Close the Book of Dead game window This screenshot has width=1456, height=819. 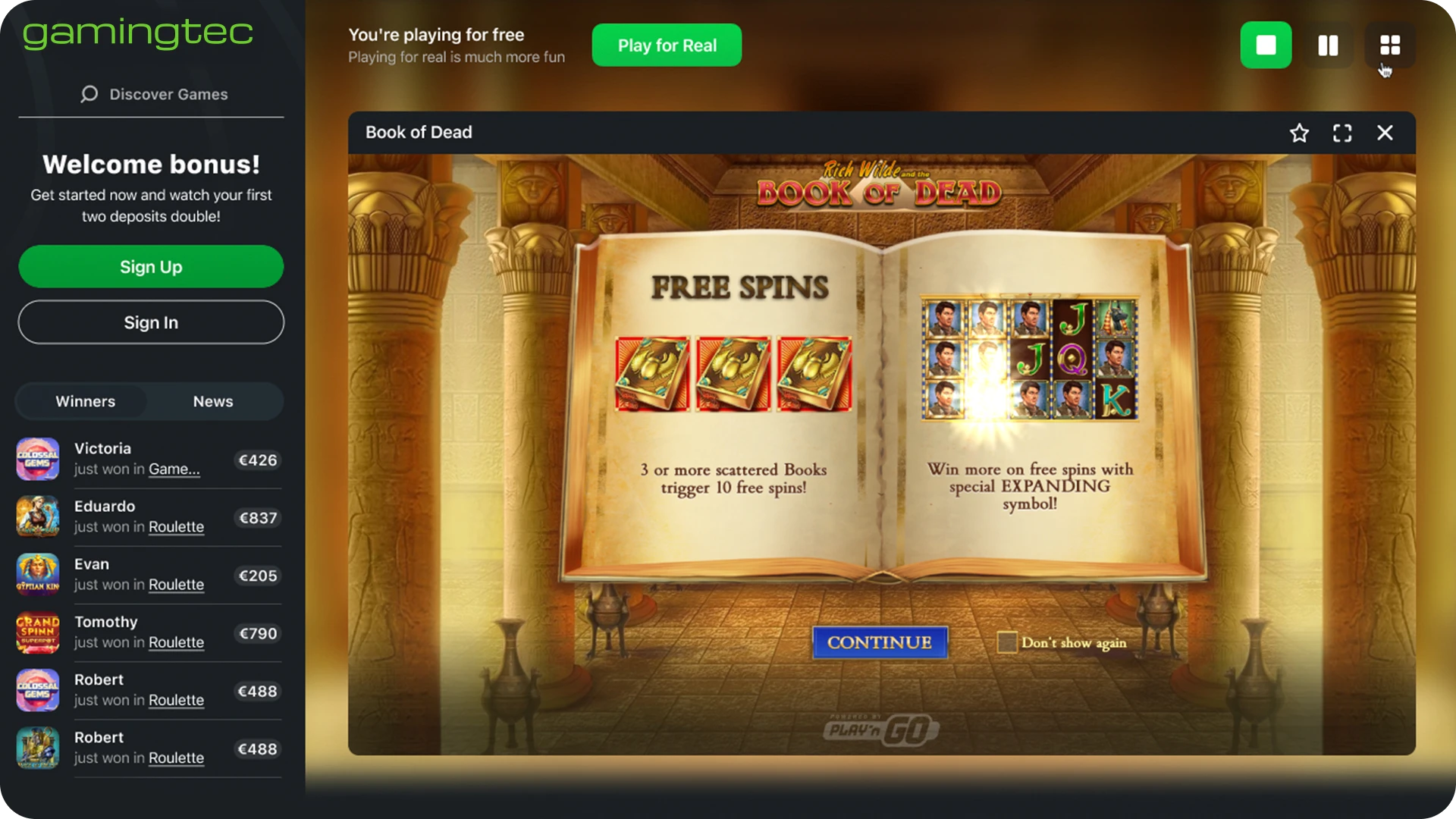point(1385,133)
